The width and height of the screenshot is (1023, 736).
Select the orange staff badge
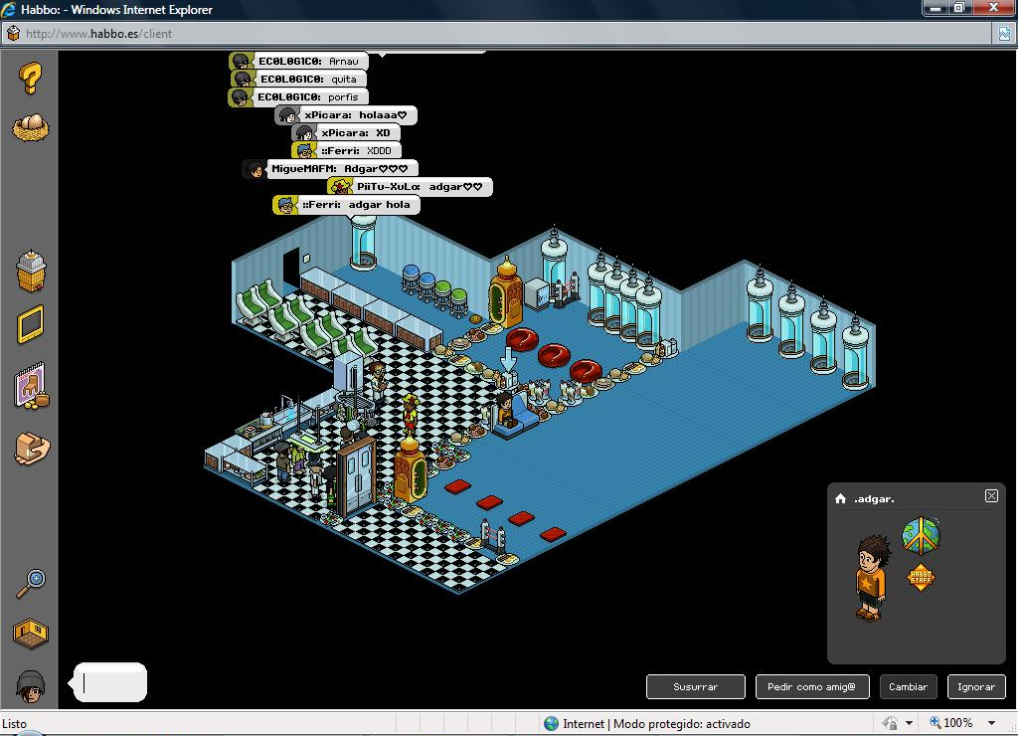[920, 577]
